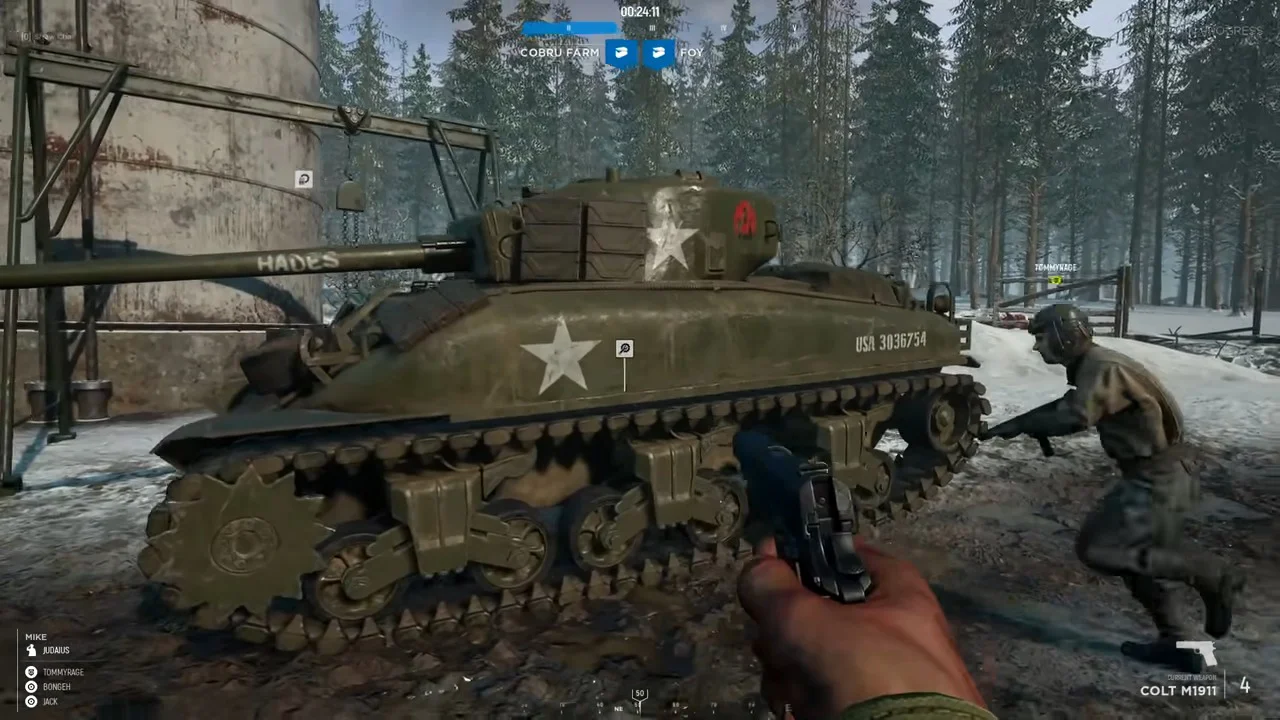Click the Colt M1911 pistol weapon icon
This screenshot has height=720, width=1280.
pos(1196,656)
